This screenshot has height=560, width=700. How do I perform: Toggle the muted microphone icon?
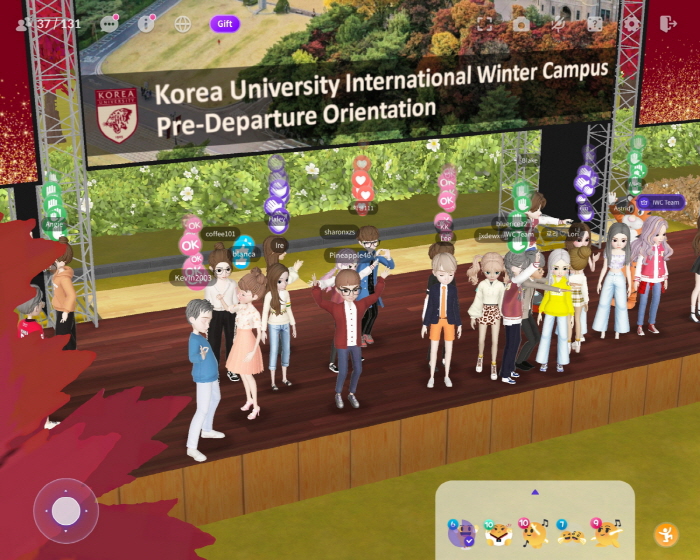pyautogui.click(x=558, y=24)
